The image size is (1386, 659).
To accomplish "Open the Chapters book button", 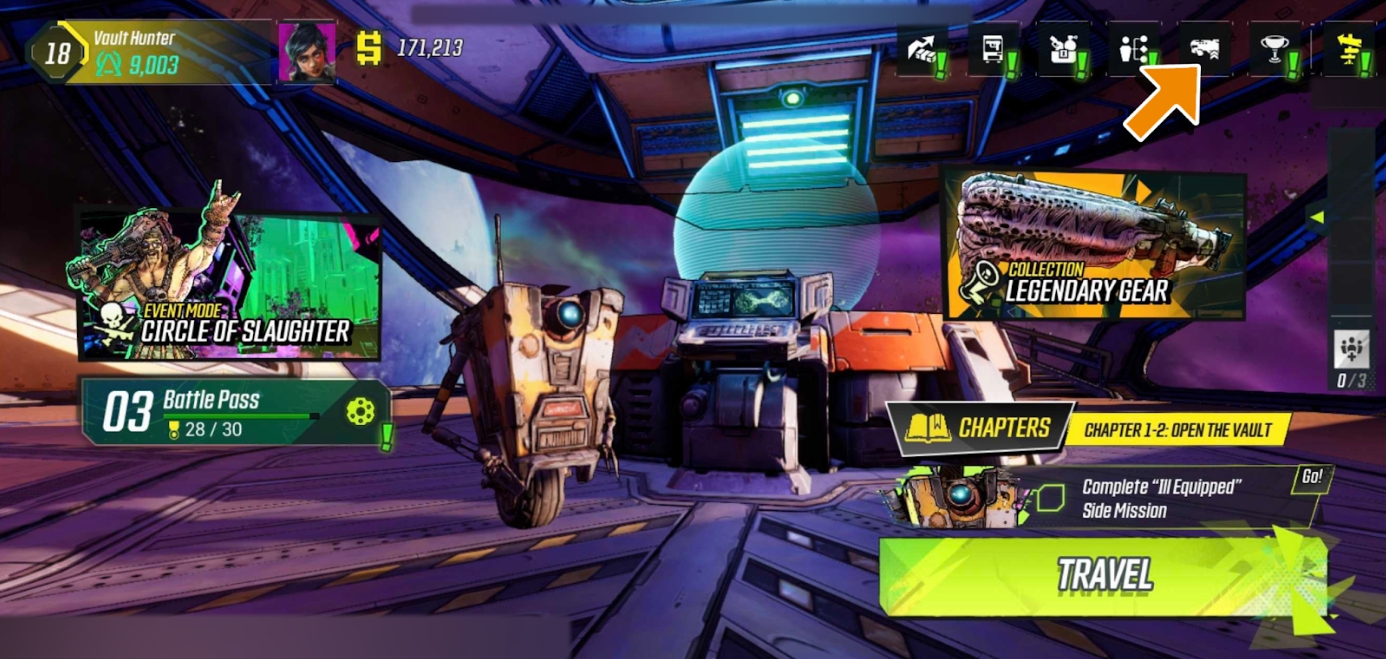I will pyautogui.click(x=980, y=428).
